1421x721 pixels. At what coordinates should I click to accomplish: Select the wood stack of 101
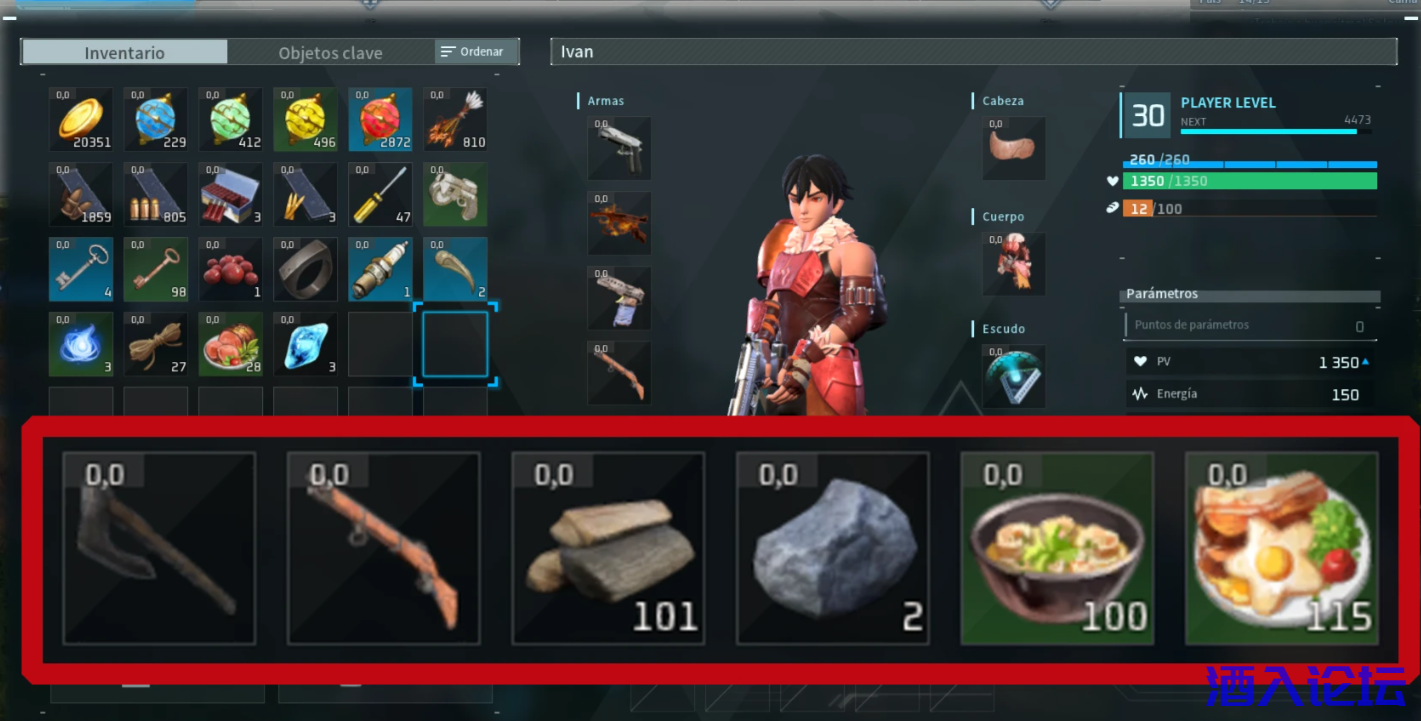pyautogui.click(x=607, y=548)
